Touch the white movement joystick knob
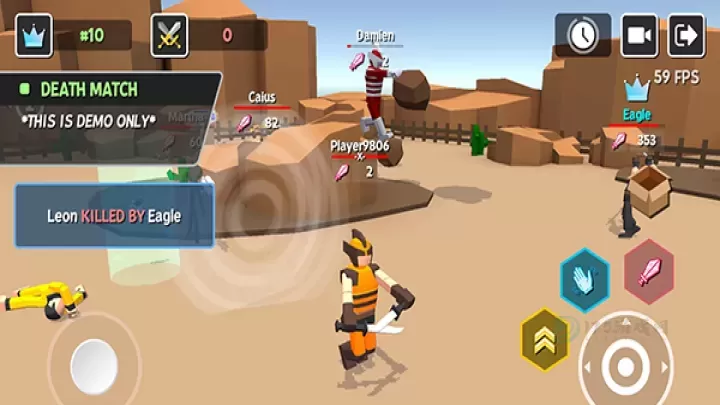 pos(94,365)
